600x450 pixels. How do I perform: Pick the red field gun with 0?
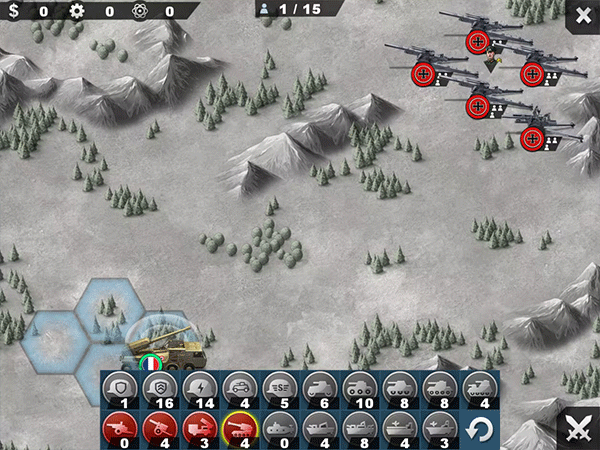[x=119, y=428]
